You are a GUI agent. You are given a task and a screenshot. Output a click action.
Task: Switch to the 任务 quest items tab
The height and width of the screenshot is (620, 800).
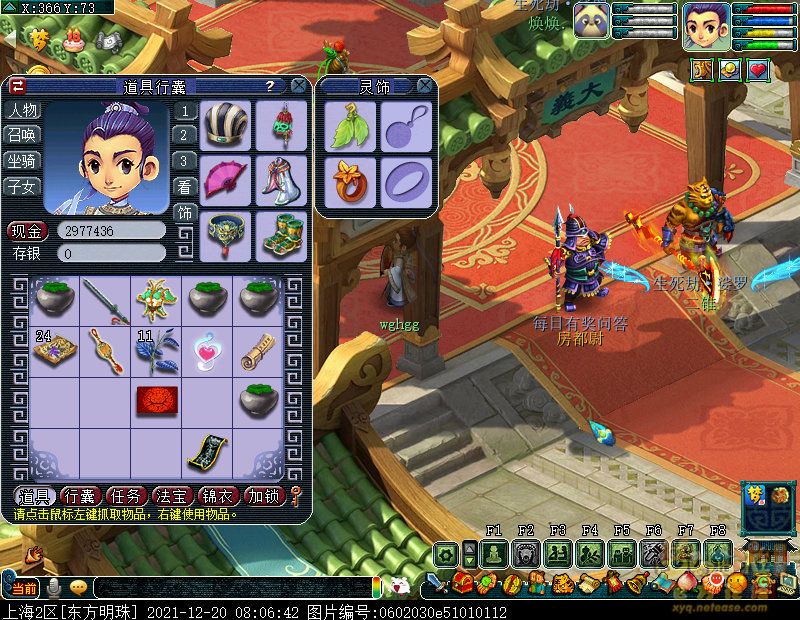(x=126, y=495)
